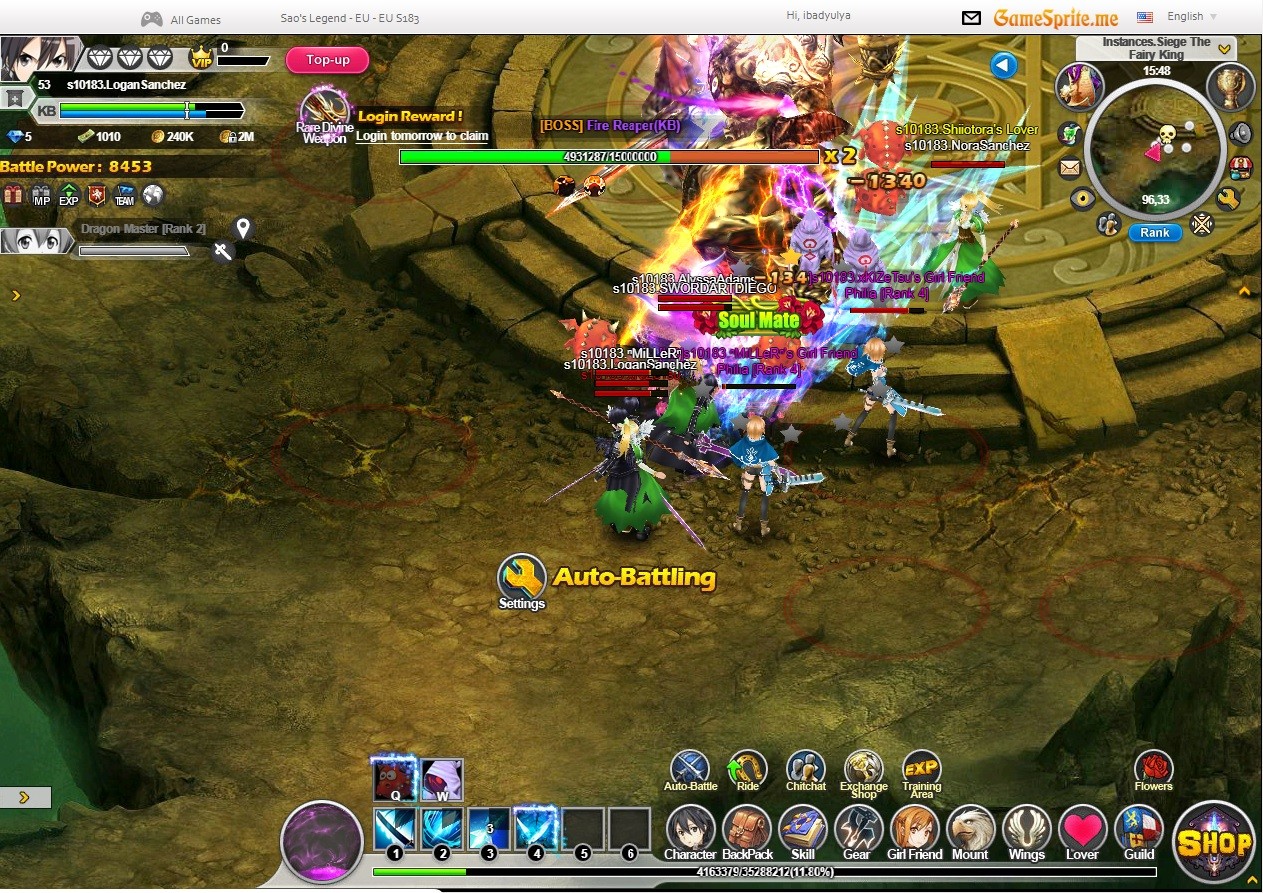Toggle the Auto-Battle icon

690,768
